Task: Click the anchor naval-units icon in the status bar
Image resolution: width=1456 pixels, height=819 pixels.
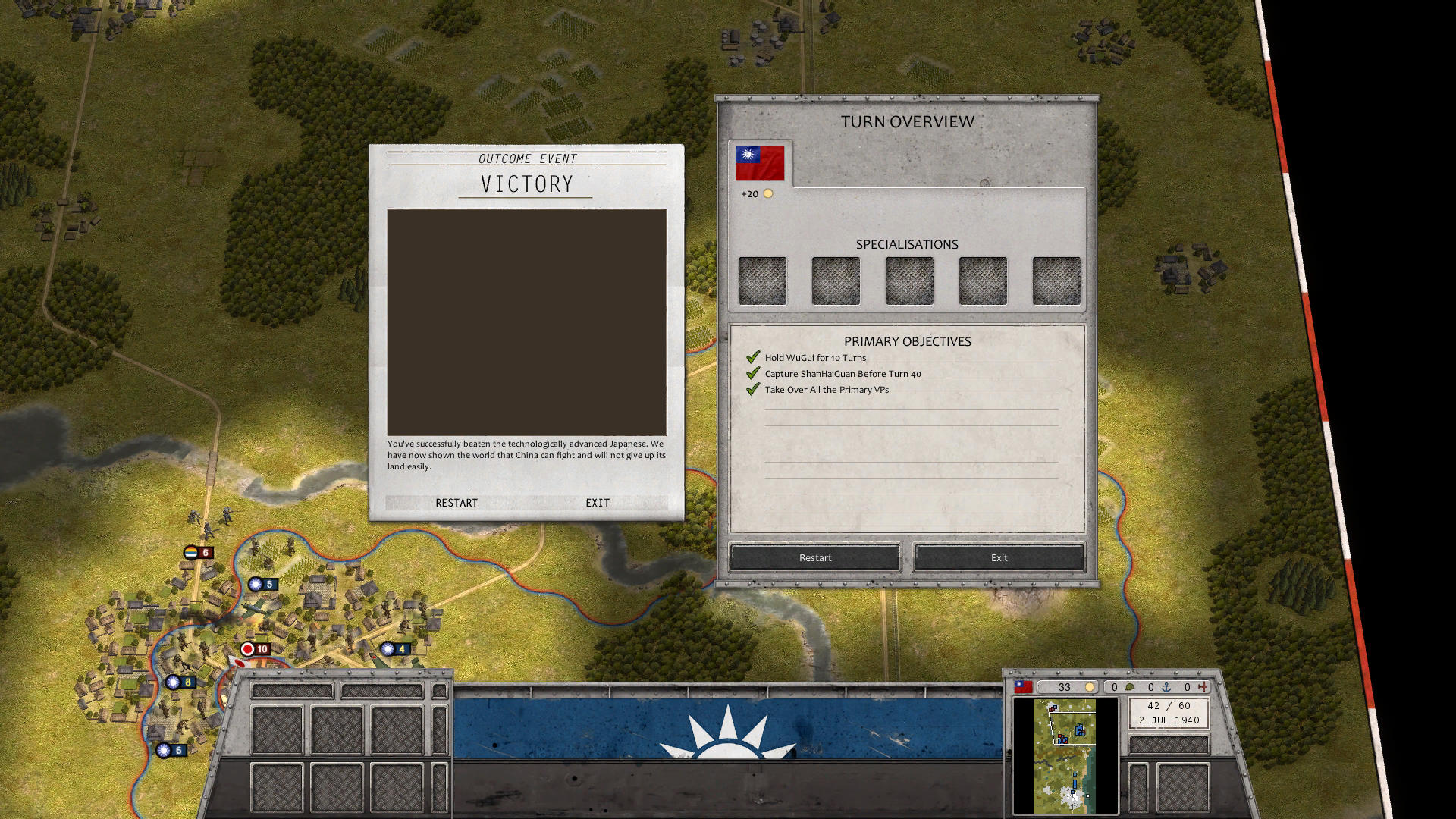Action: (1166, 687)
